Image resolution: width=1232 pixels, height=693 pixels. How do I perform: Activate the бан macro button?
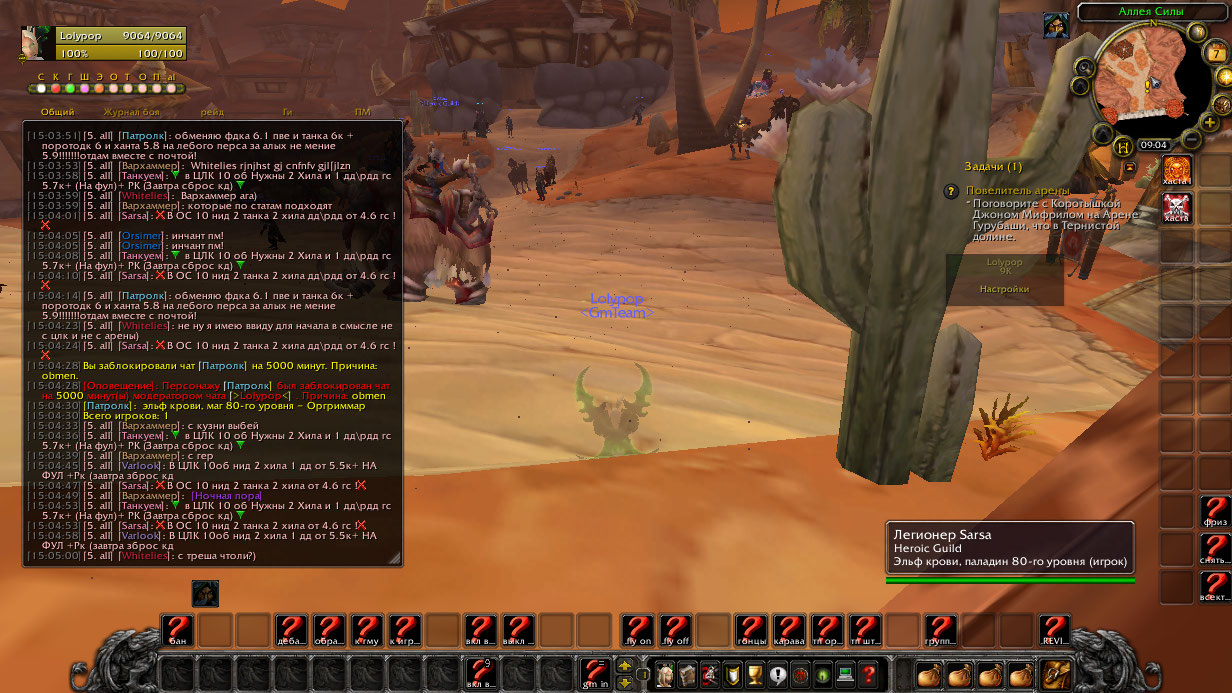(178, 630)
